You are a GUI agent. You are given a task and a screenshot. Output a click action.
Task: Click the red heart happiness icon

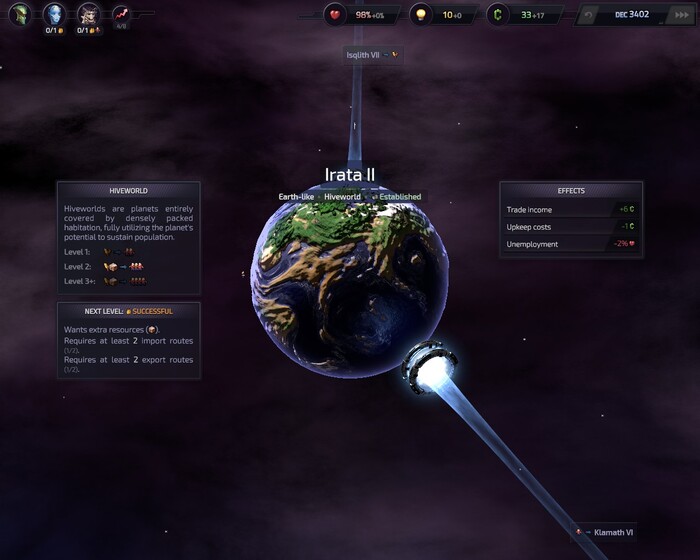335,15
